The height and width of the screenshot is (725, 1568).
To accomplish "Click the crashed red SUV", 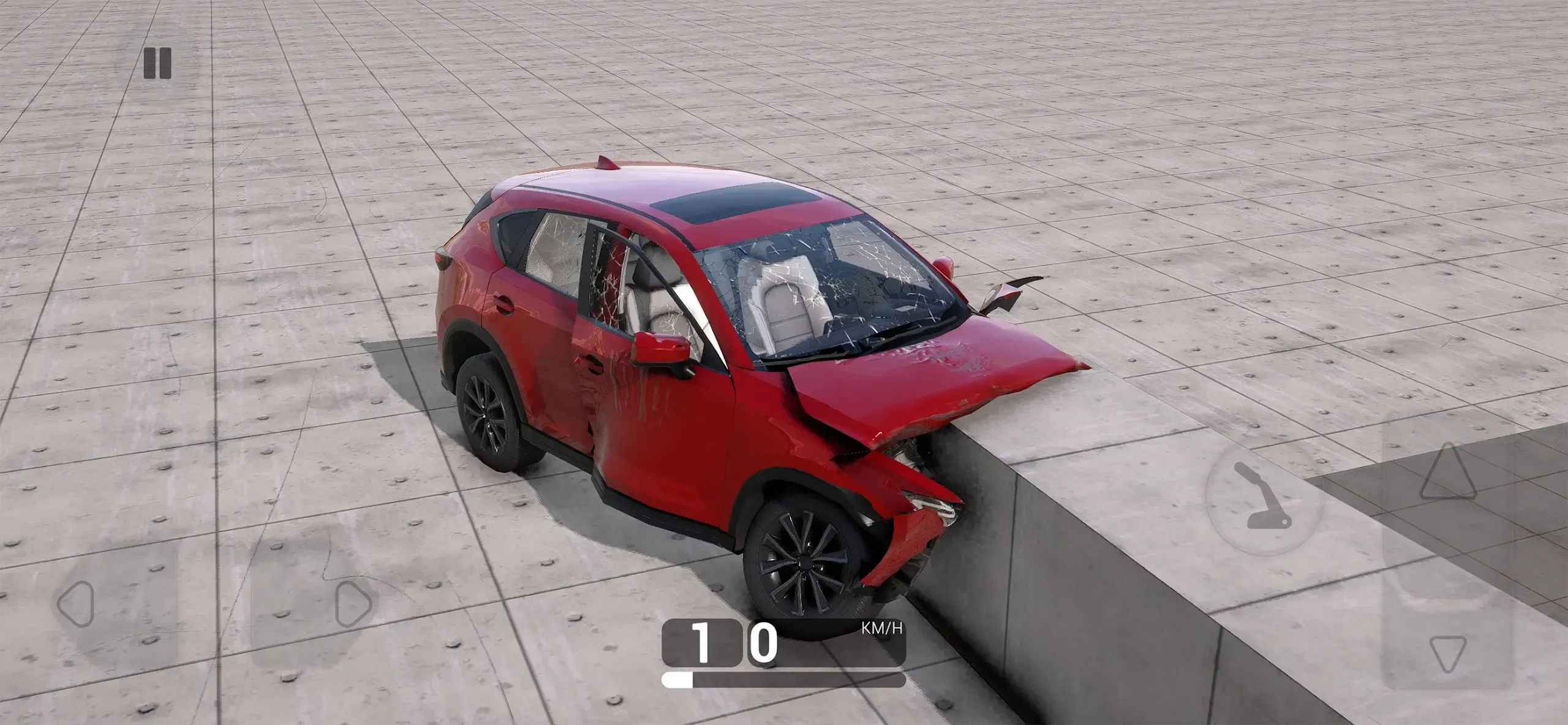I will [735, 380].
